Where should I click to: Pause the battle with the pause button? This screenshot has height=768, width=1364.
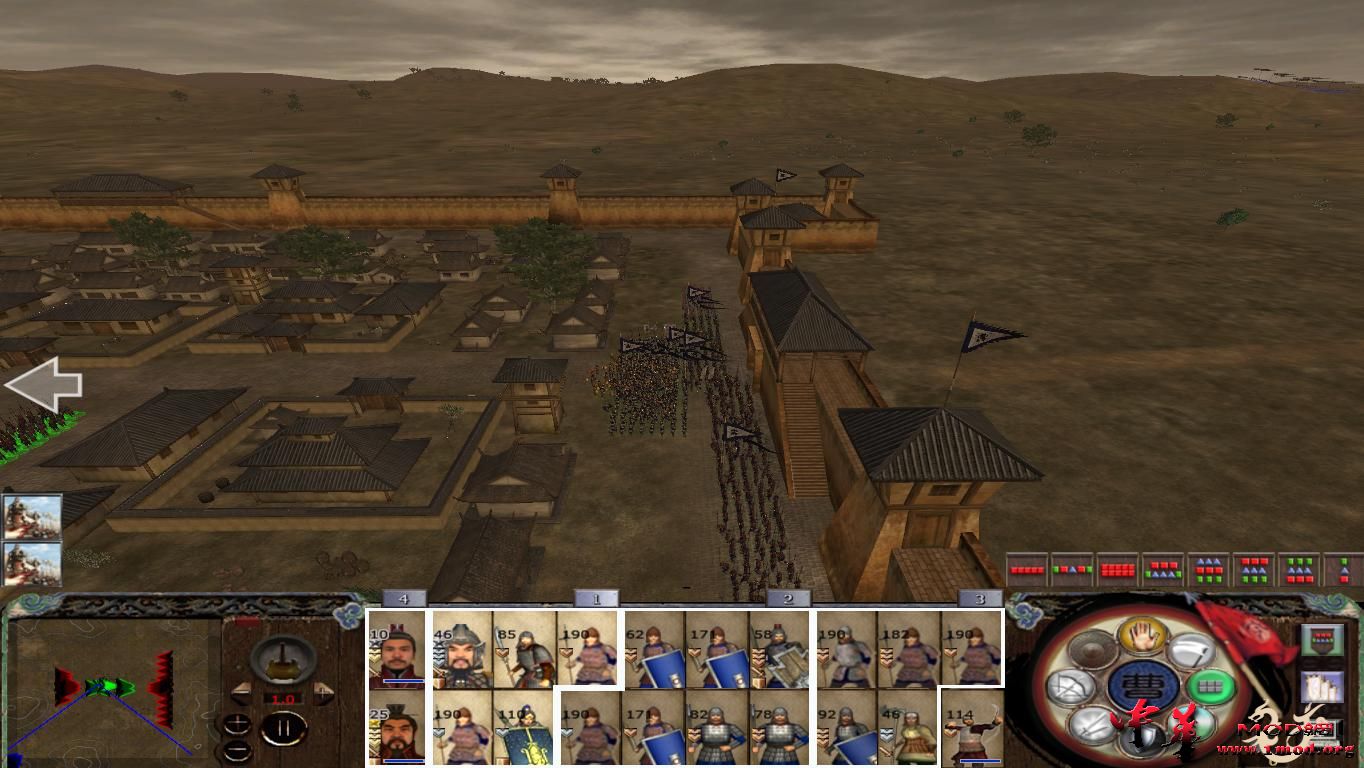(283, 729)
